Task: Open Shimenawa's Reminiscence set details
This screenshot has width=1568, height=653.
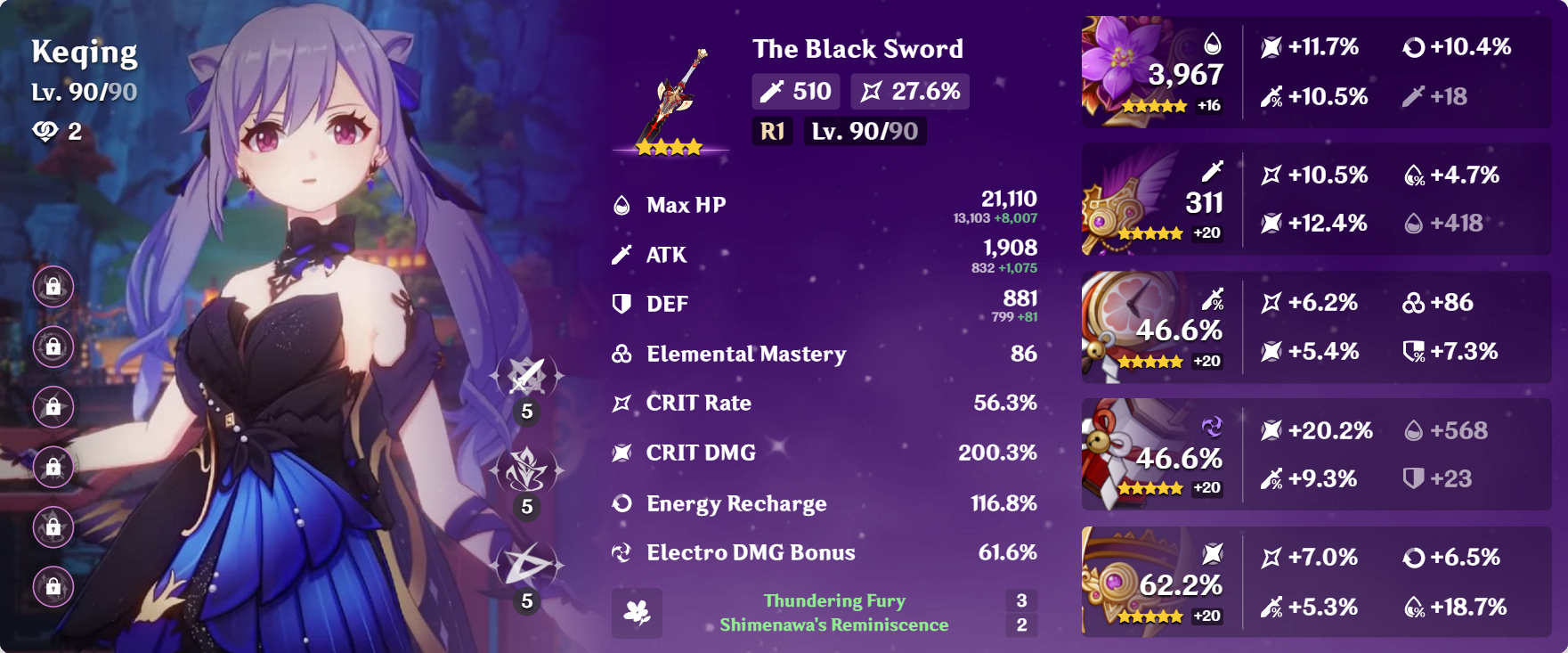Action: 833,625
